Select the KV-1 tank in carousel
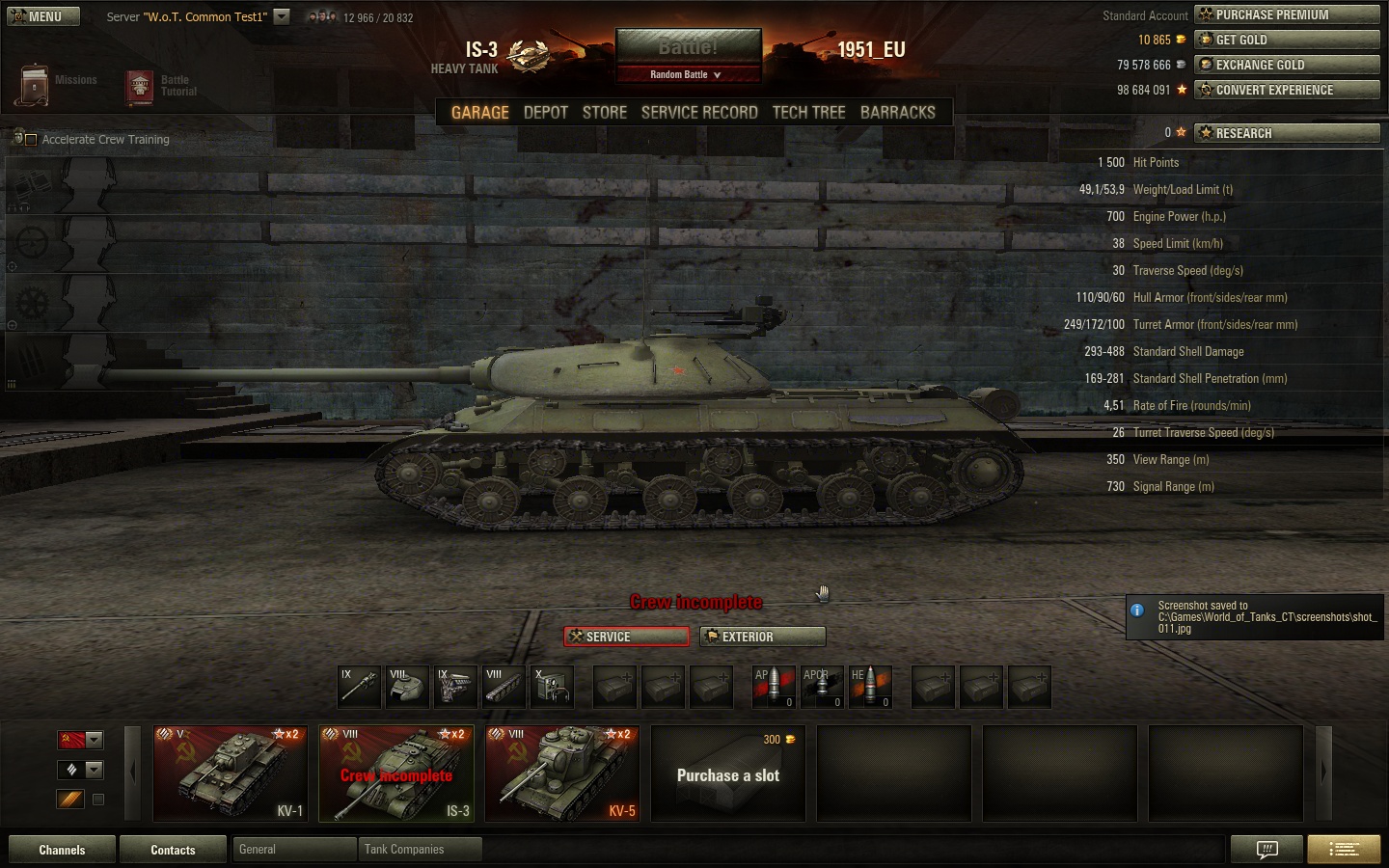 click(231, 773)
